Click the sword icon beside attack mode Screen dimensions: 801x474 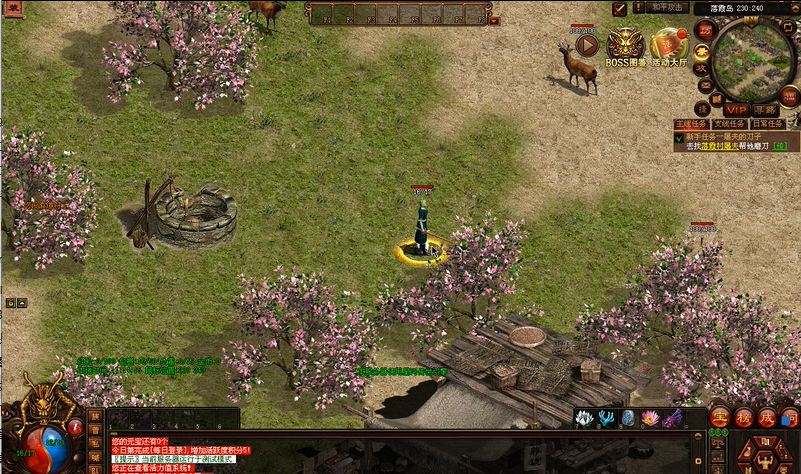620,8
